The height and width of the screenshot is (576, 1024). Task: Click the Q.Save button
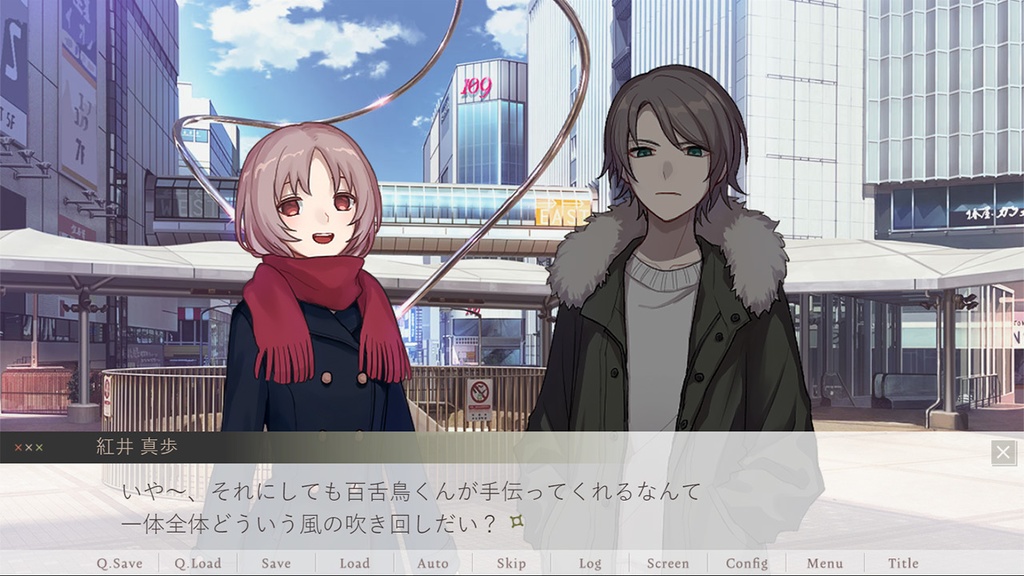pyautogui.click(x=119, y=563)
